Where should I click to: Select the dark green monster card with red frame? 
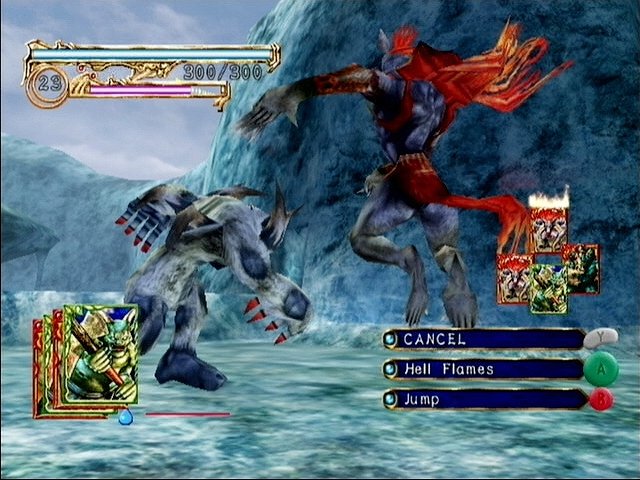click(x=582, y=268)
